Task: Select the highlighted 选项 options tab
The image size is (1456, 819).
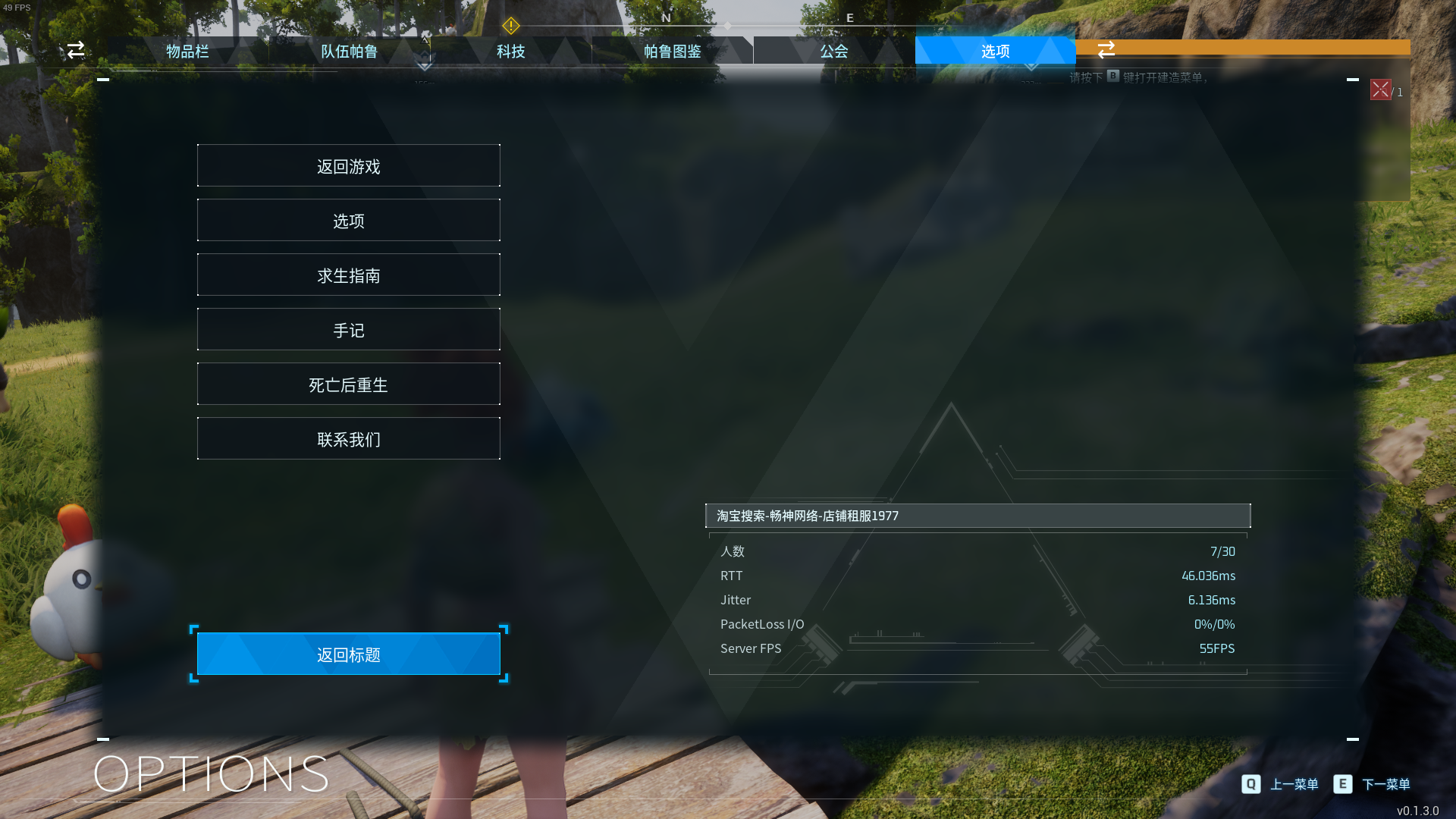Action: 994,51
